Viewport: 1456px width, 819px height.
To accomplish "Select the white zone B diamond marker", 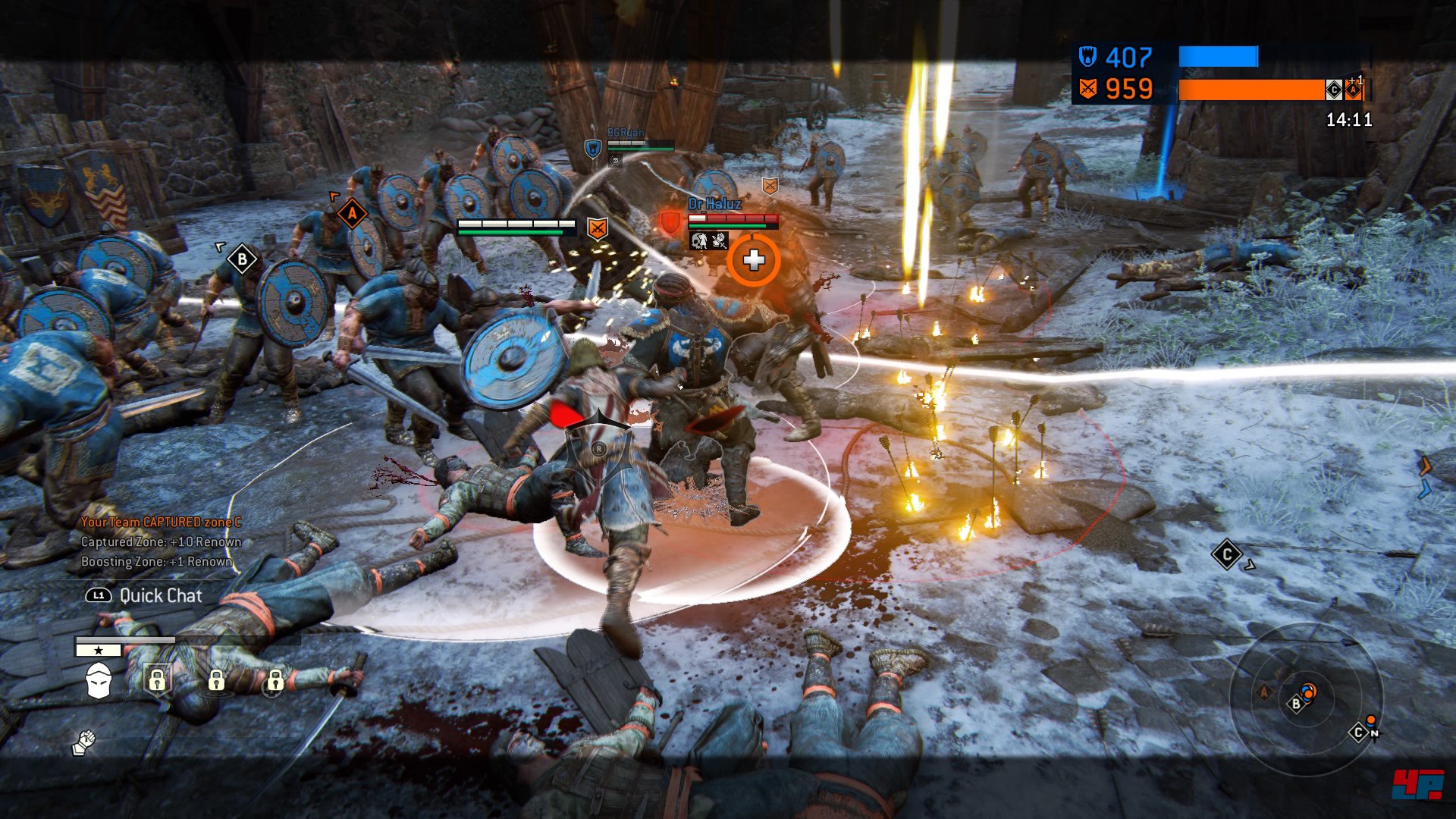I will (x=242, y=260).
